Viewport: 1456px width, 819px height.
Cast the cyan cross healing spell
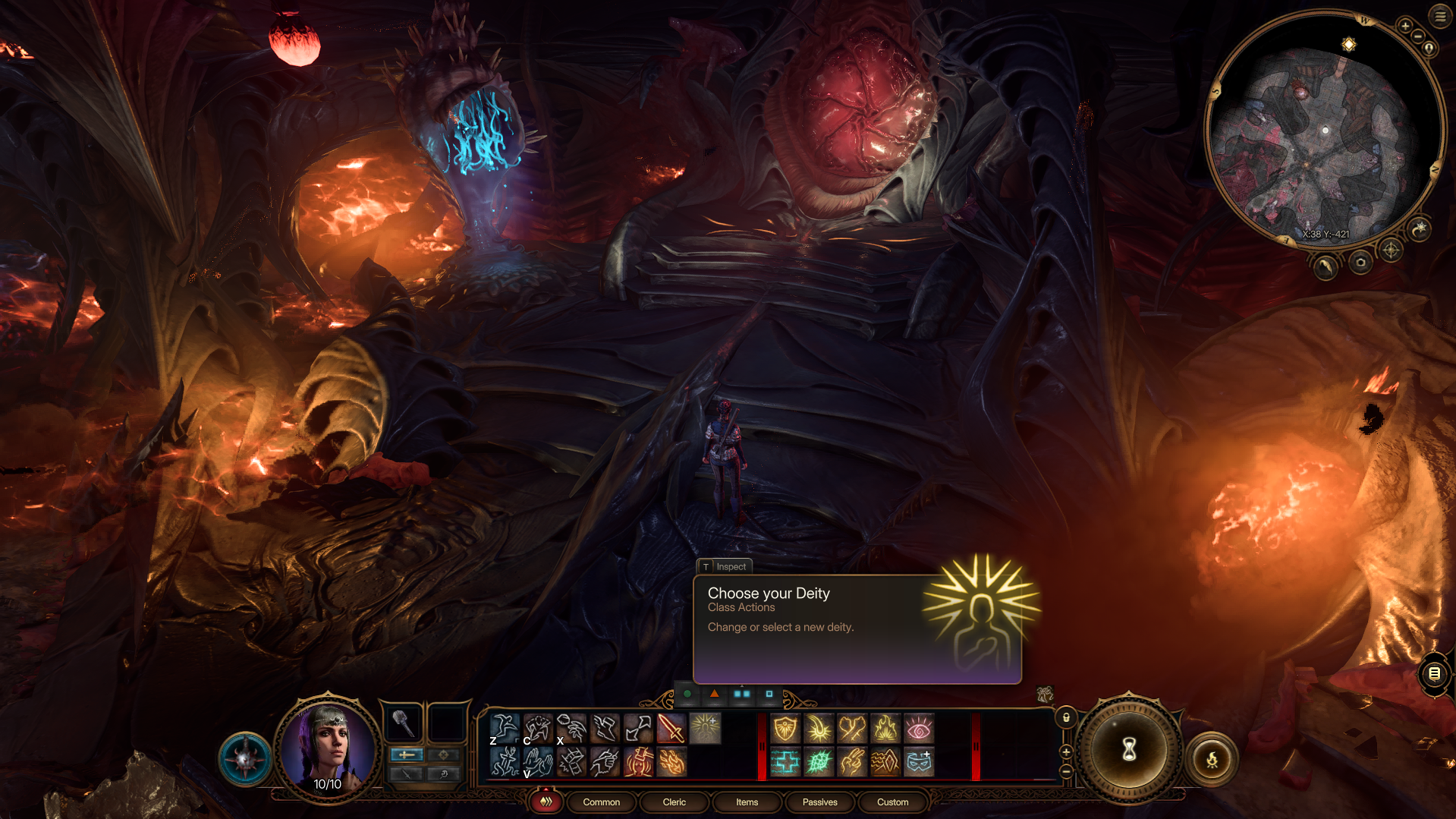[785, 761]
